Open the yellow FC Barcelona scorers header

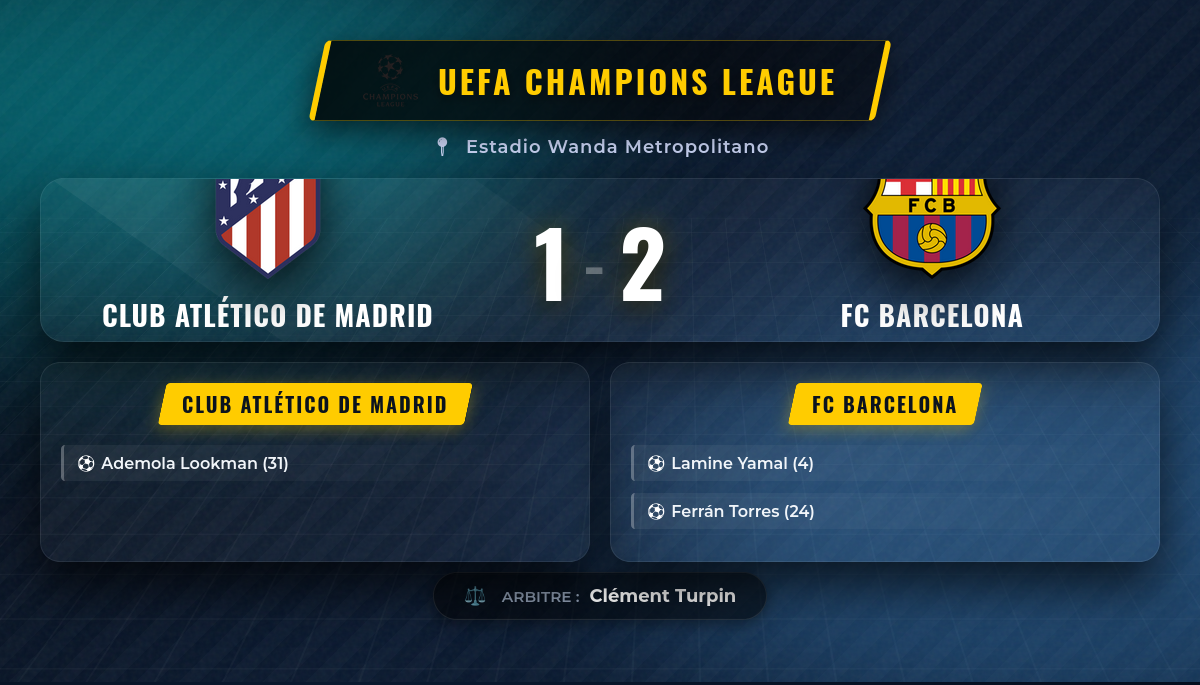(884, 405)
